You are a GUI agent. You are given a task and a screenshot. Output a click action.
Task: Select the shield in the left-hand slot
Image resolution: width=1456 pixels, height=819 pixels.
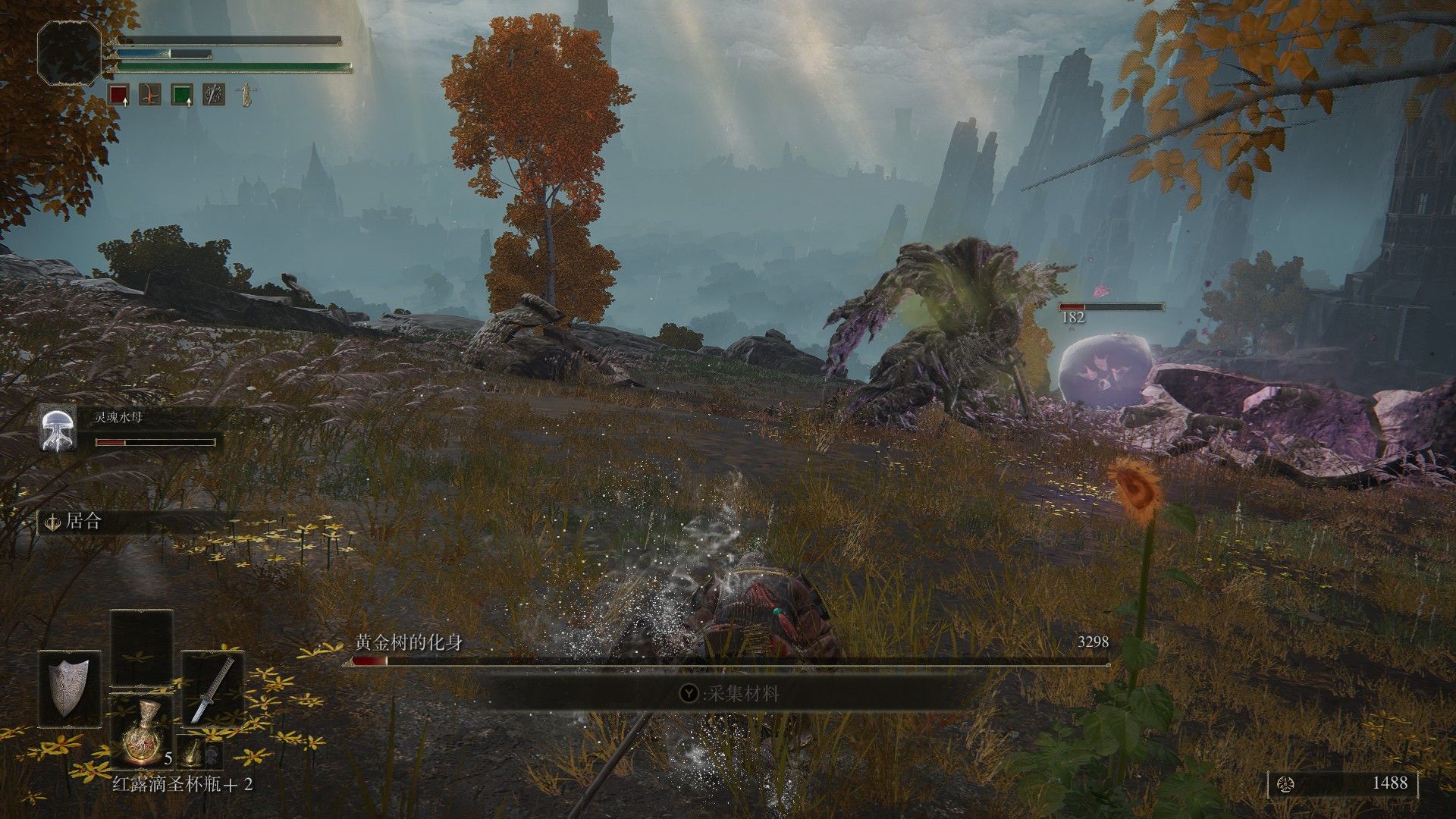(x=70, y=689)
